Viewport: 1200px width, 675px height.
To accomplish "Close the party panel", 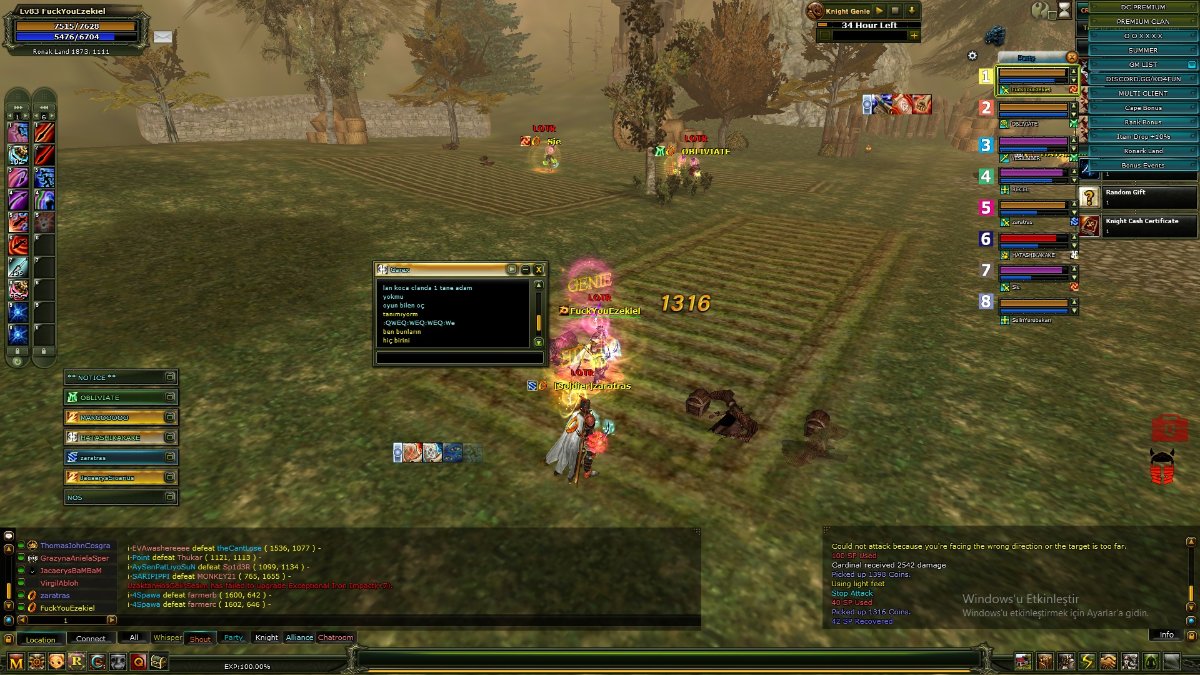I will (1072, 57).
